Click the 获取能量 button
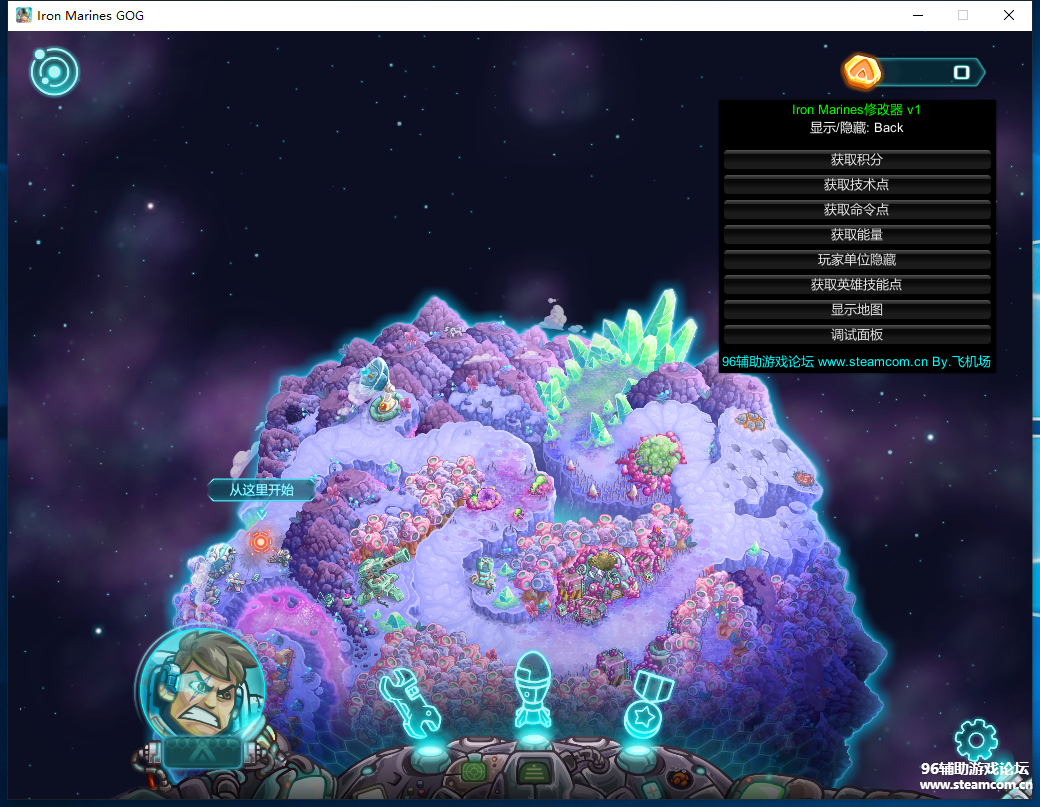The height and width of the screenshot is (807, 1040). pos(857,235)
